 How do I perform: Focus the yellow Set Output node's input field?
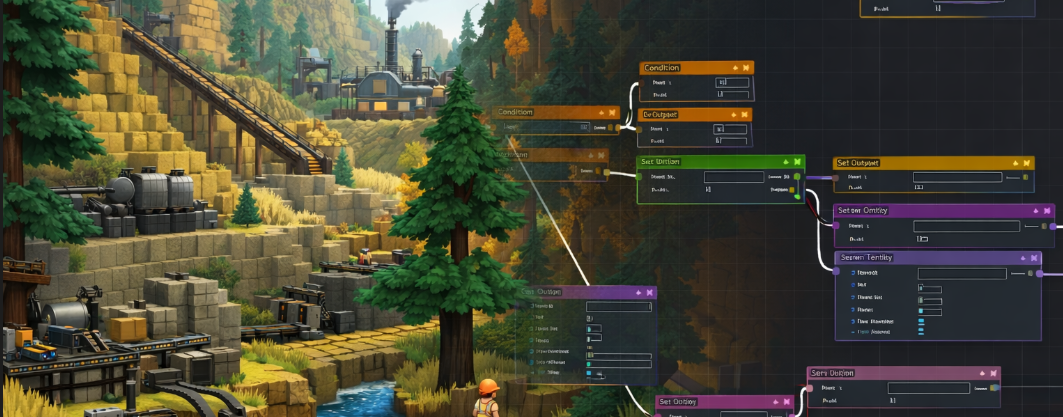[x=957, y=177]
